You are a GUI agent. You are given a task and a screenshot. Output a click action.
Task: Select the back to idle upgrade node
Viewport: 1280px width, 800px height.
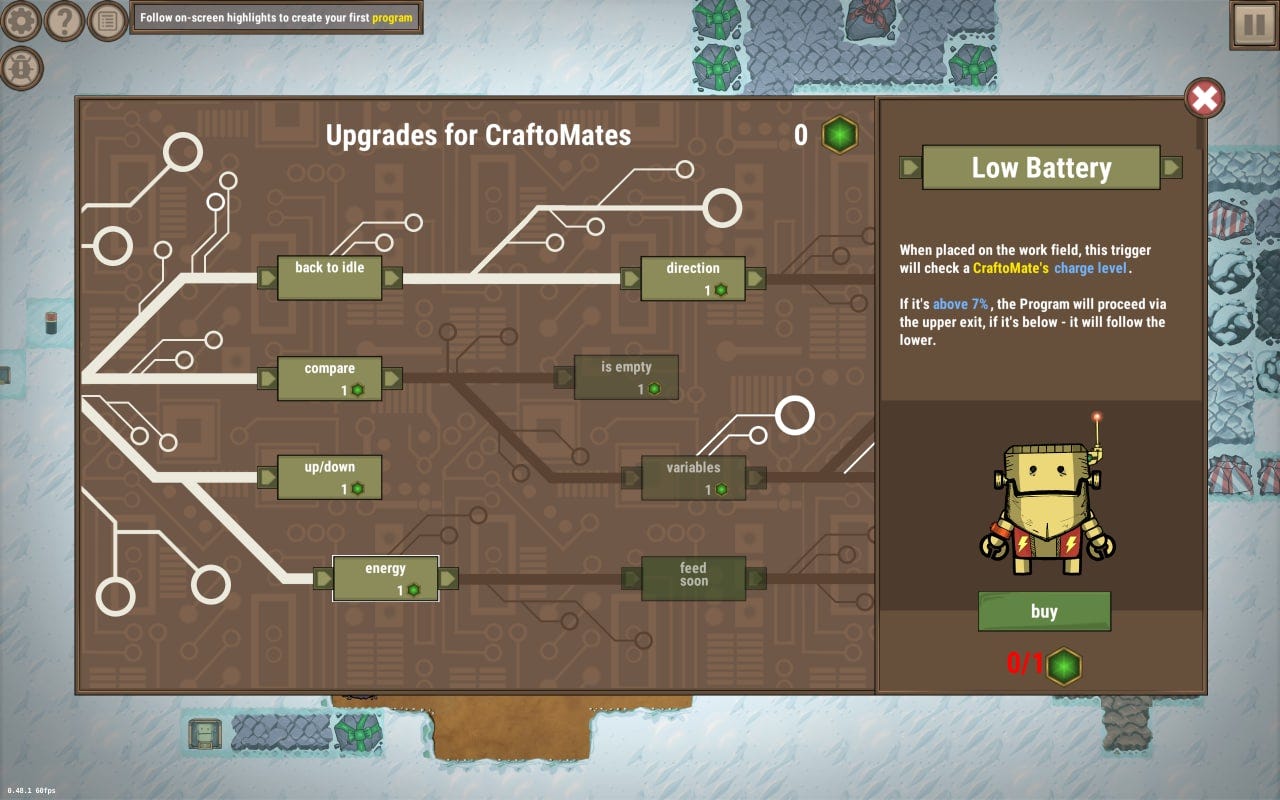coord(330,278)
